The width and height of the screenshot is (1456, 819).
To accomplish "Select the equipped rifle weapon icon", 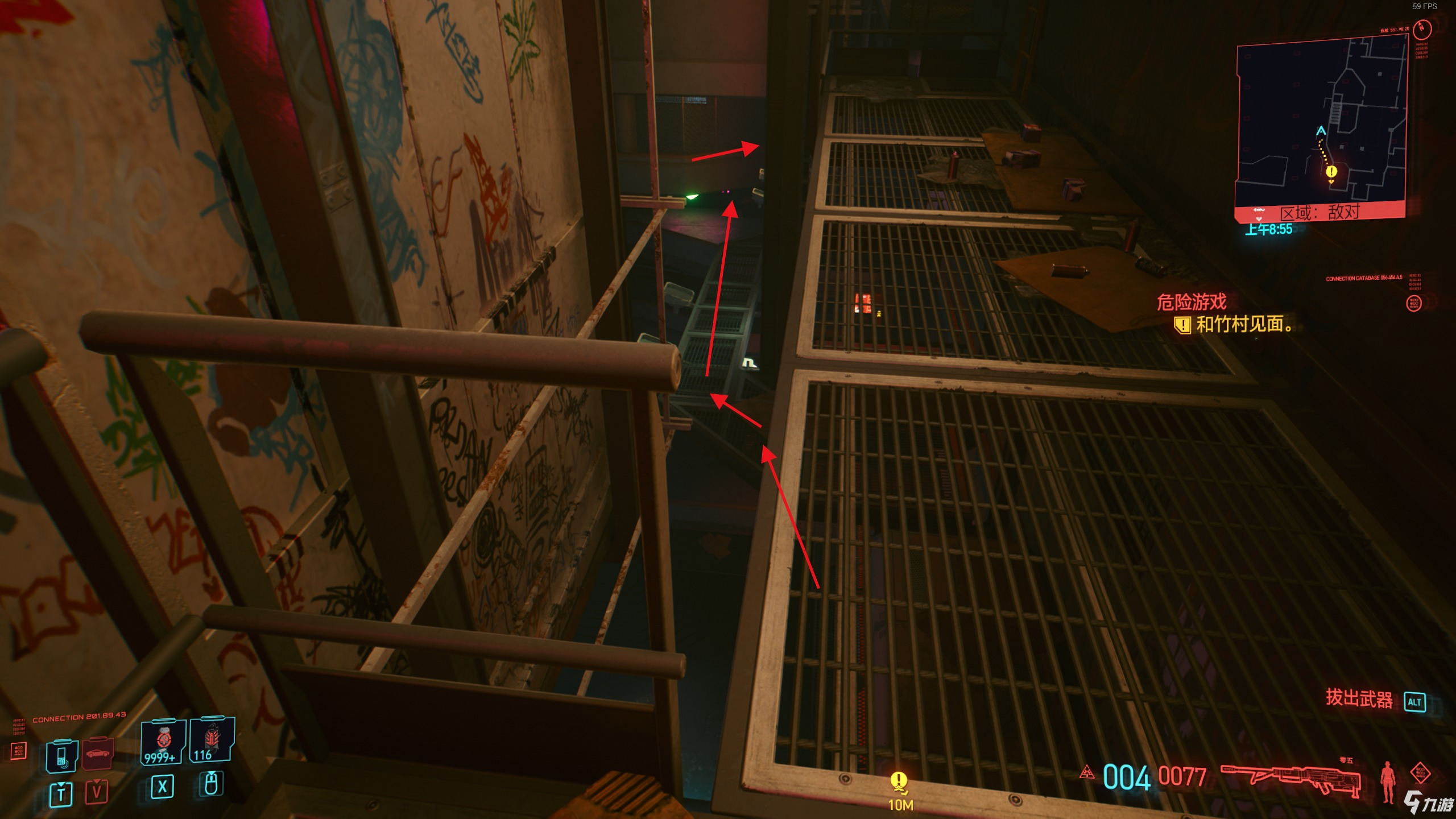I will pyautogui.click(x=1290, y=777).
